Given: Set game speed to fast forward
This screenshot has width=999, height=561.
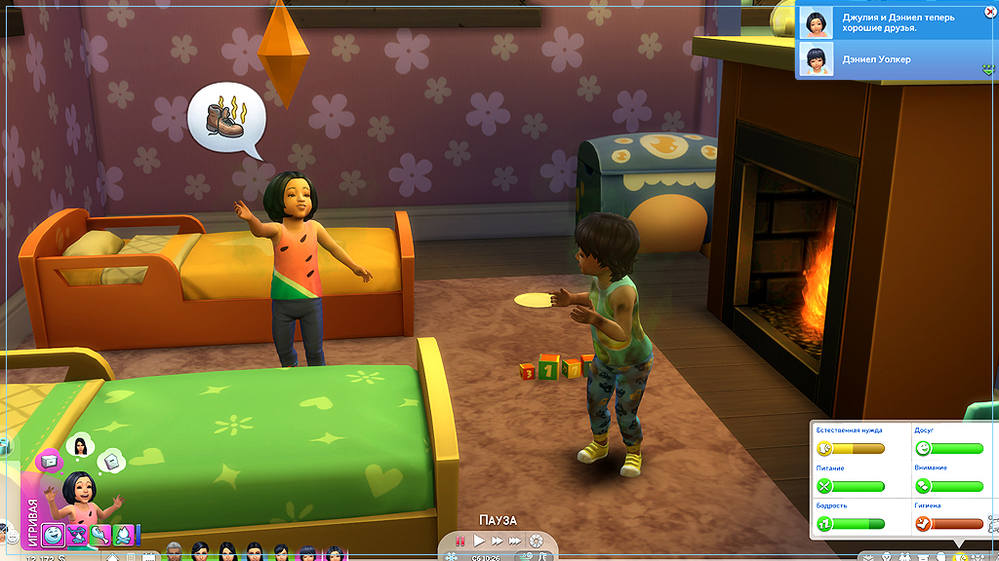Looking at the screenshot, I should click(x=497, y=541).
